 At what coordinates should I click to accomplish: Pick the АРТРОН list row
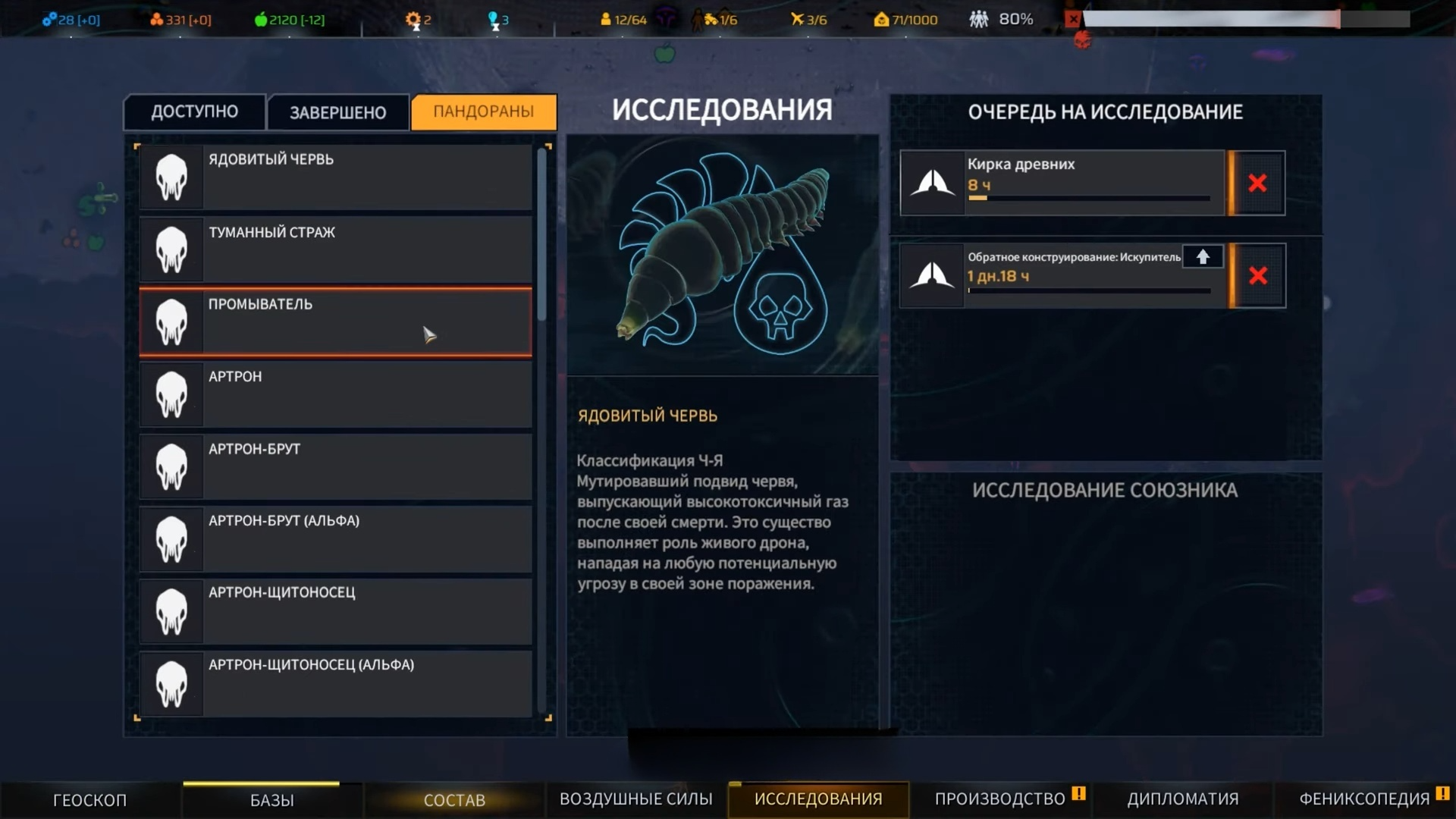pos(335,394)
